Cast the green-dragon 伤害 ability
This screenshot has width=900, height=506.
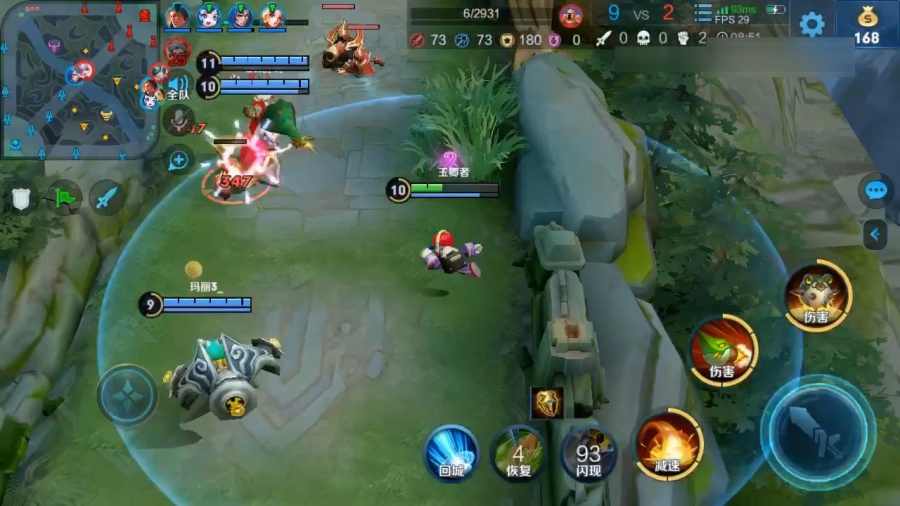723,351
